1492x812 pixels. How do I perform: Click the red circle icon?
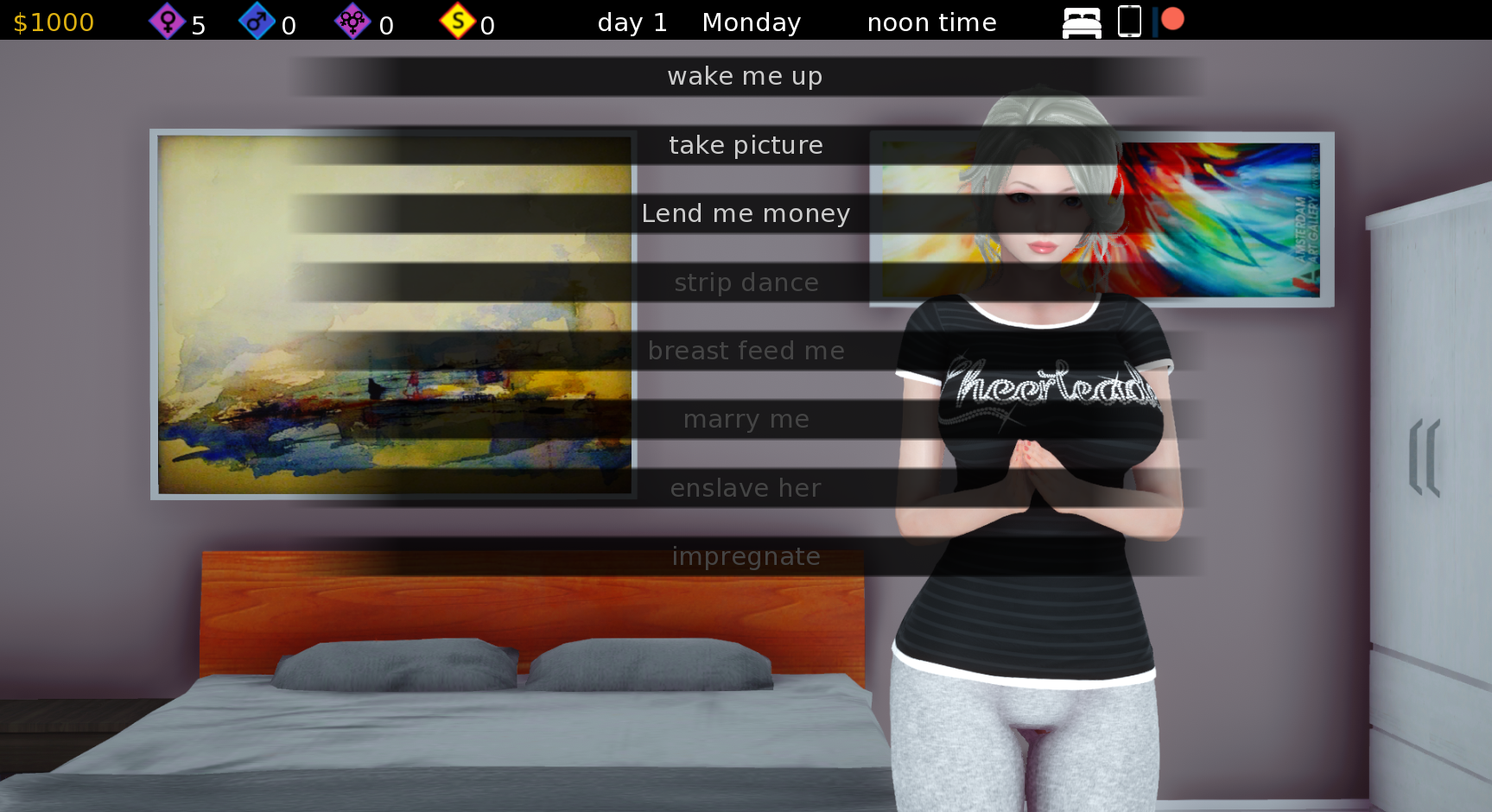(x=1172, y=19)
